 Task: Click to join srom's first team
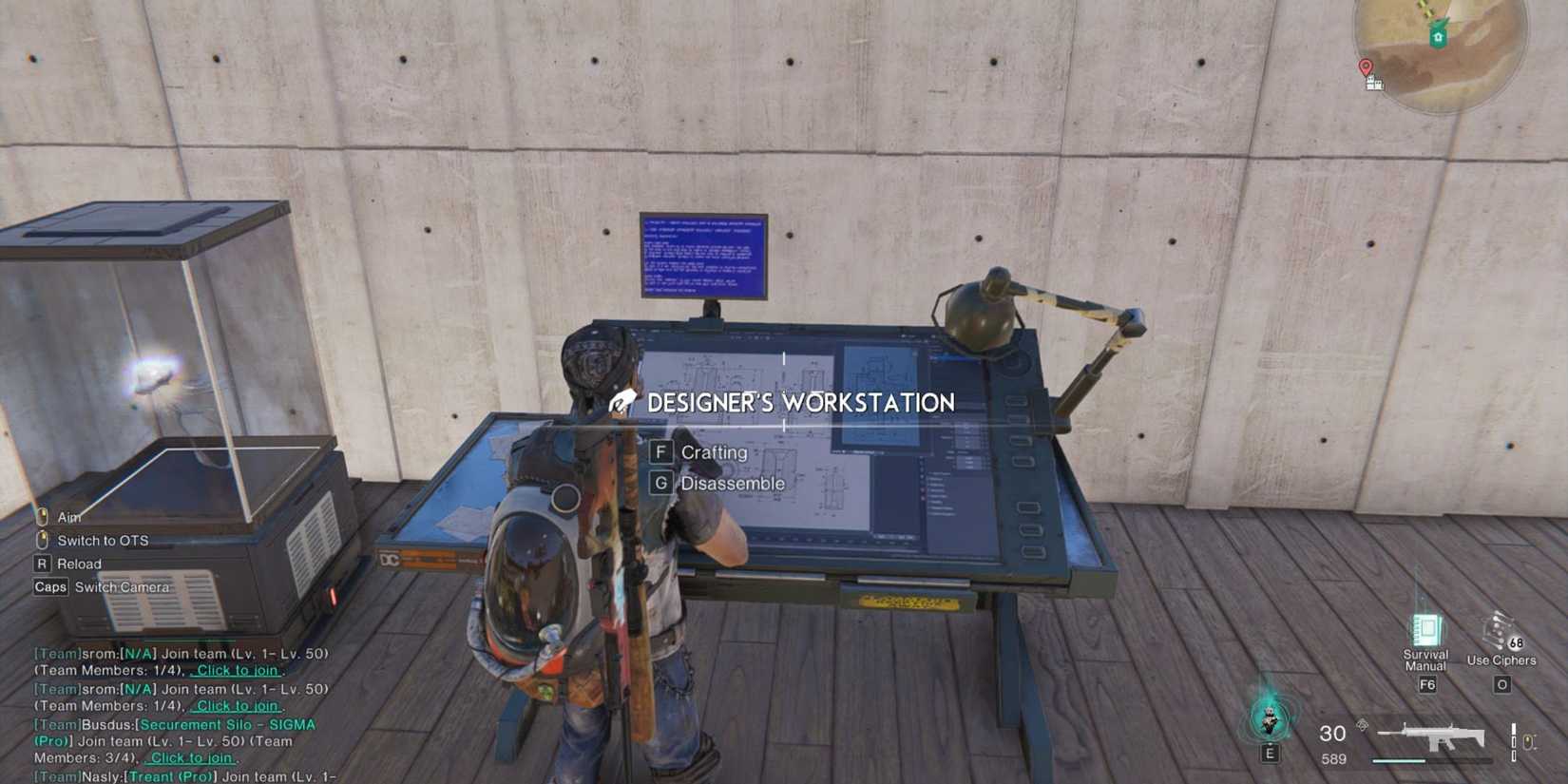point(235,671)
